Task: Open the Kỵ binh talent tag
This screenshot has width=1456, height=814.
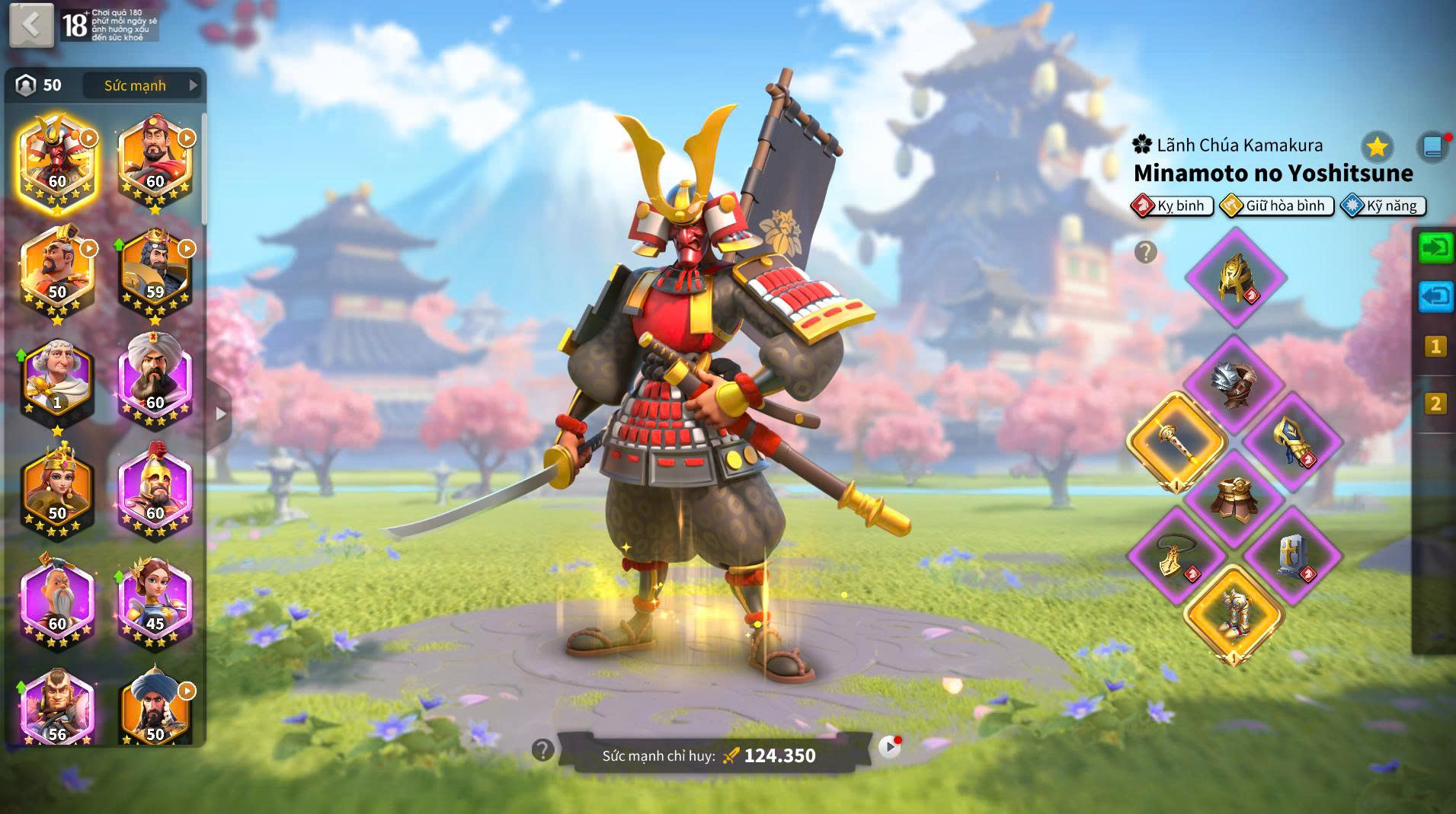Action: pyautogui.click(x=1173, y=206)
